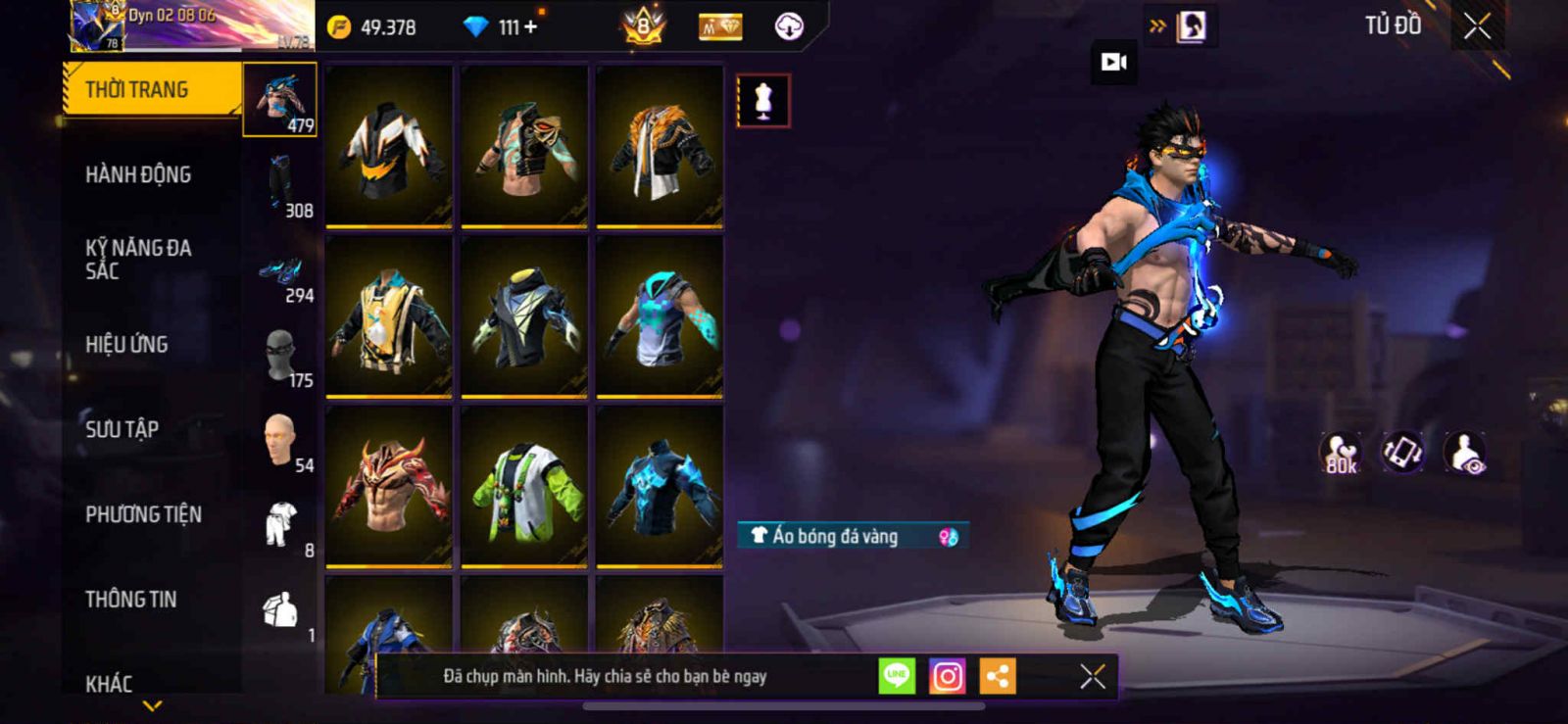The height and width of the screenshot is (724, 1568).
Task: Select the yellow and black jersey top
Action: pos(389,317)
